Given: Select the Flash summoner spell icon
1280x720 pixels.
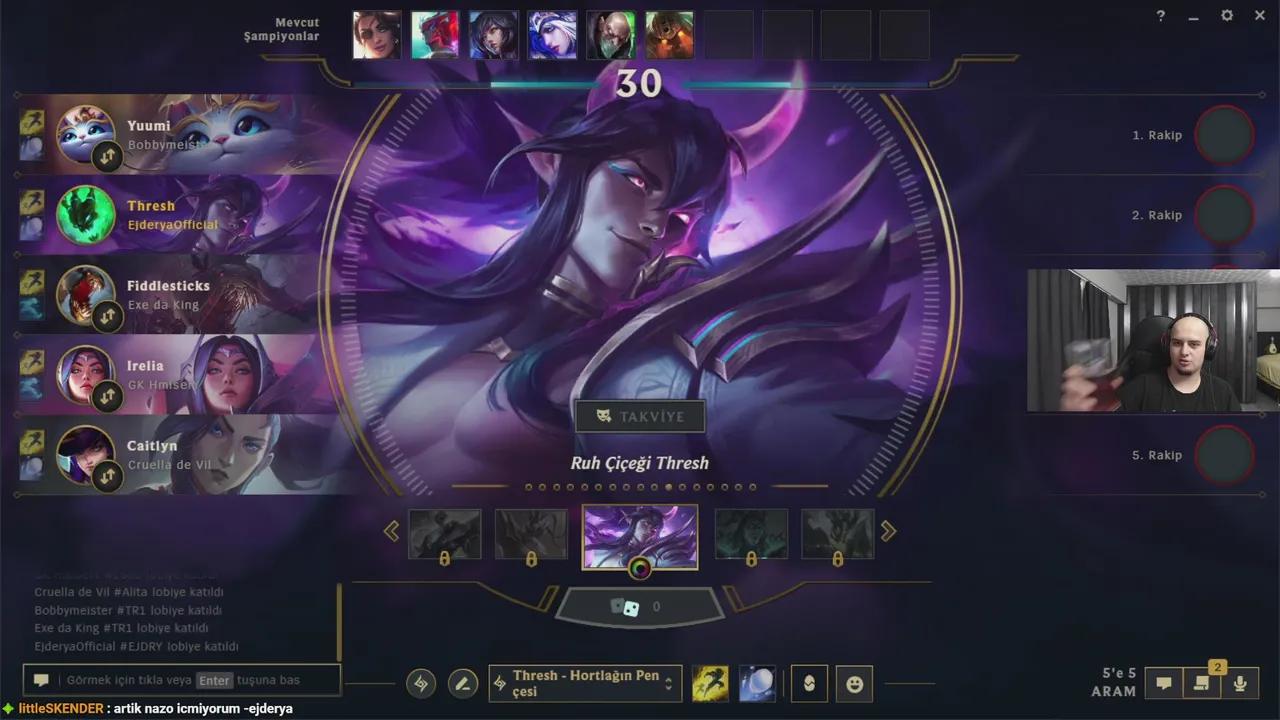Looking at the screenshot, I should coord(710,683).
